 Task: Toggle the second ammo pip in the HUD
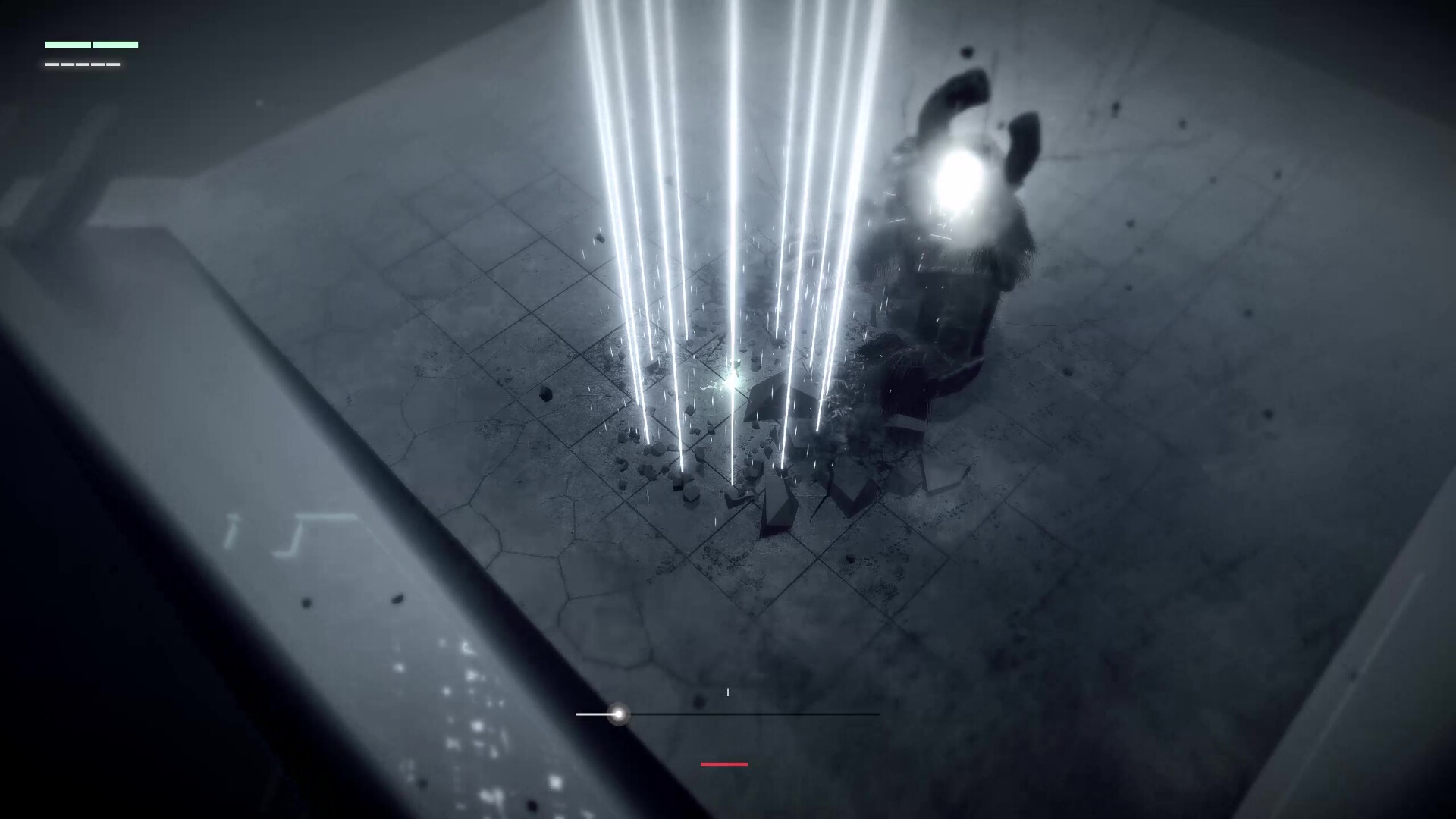point(67,66)
